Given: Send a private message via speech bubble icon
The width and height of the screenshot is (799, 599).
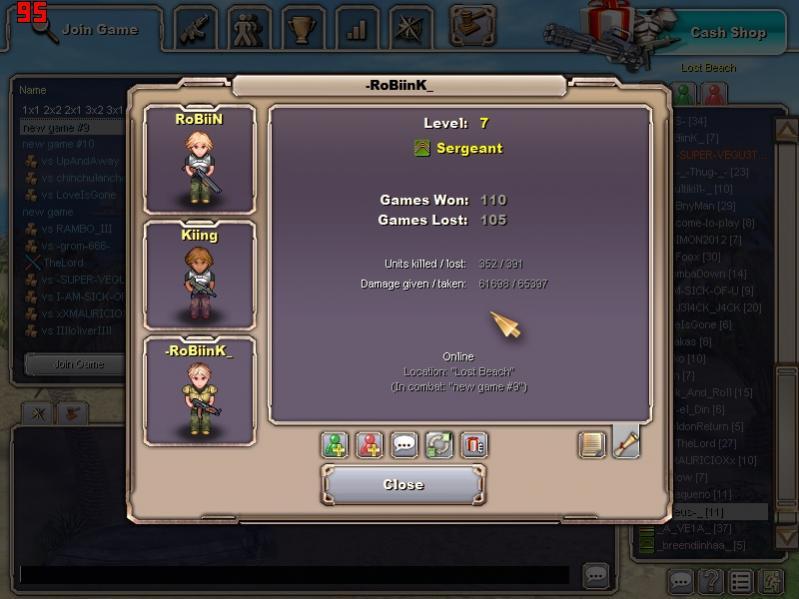Looking at the screenshot, I should [x=405, y=445].
